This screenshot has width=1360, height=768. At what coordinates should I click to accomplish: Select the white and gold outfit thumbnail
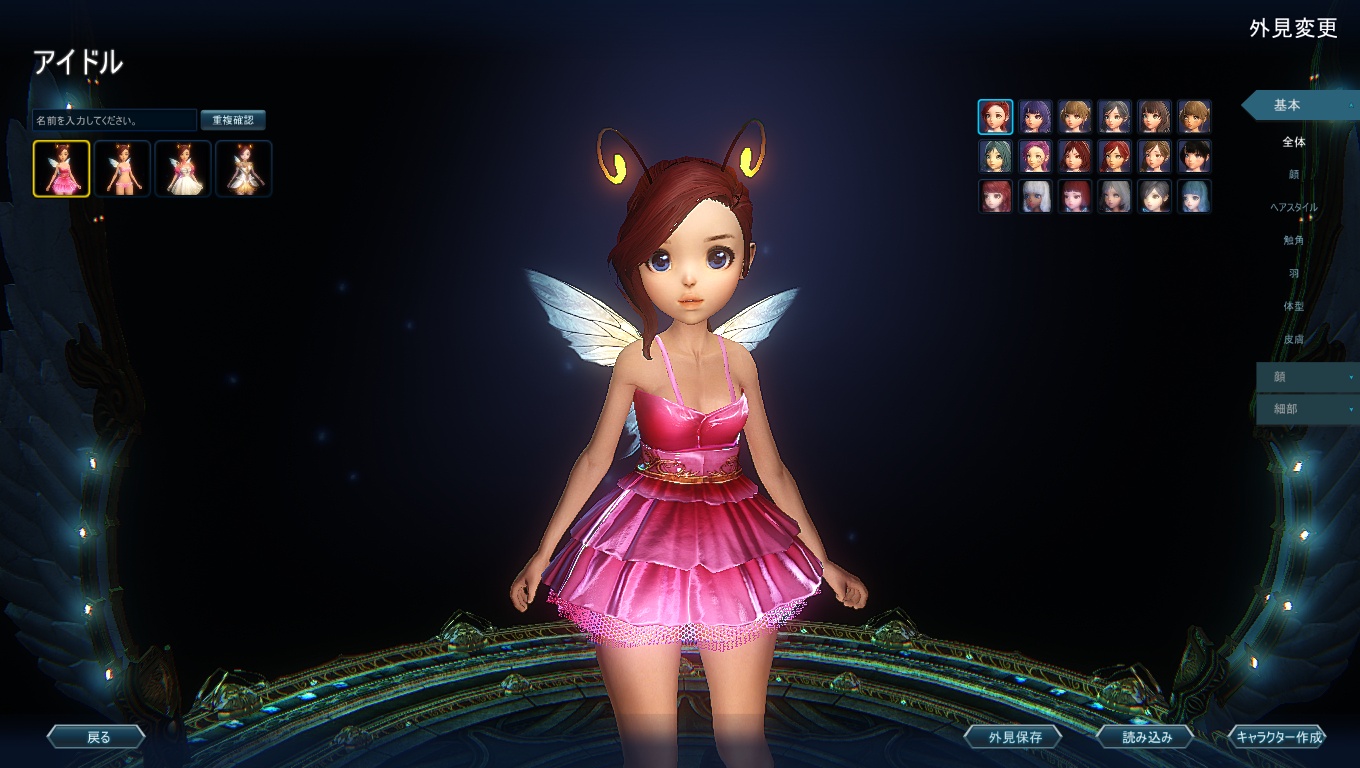coord(244,168)
